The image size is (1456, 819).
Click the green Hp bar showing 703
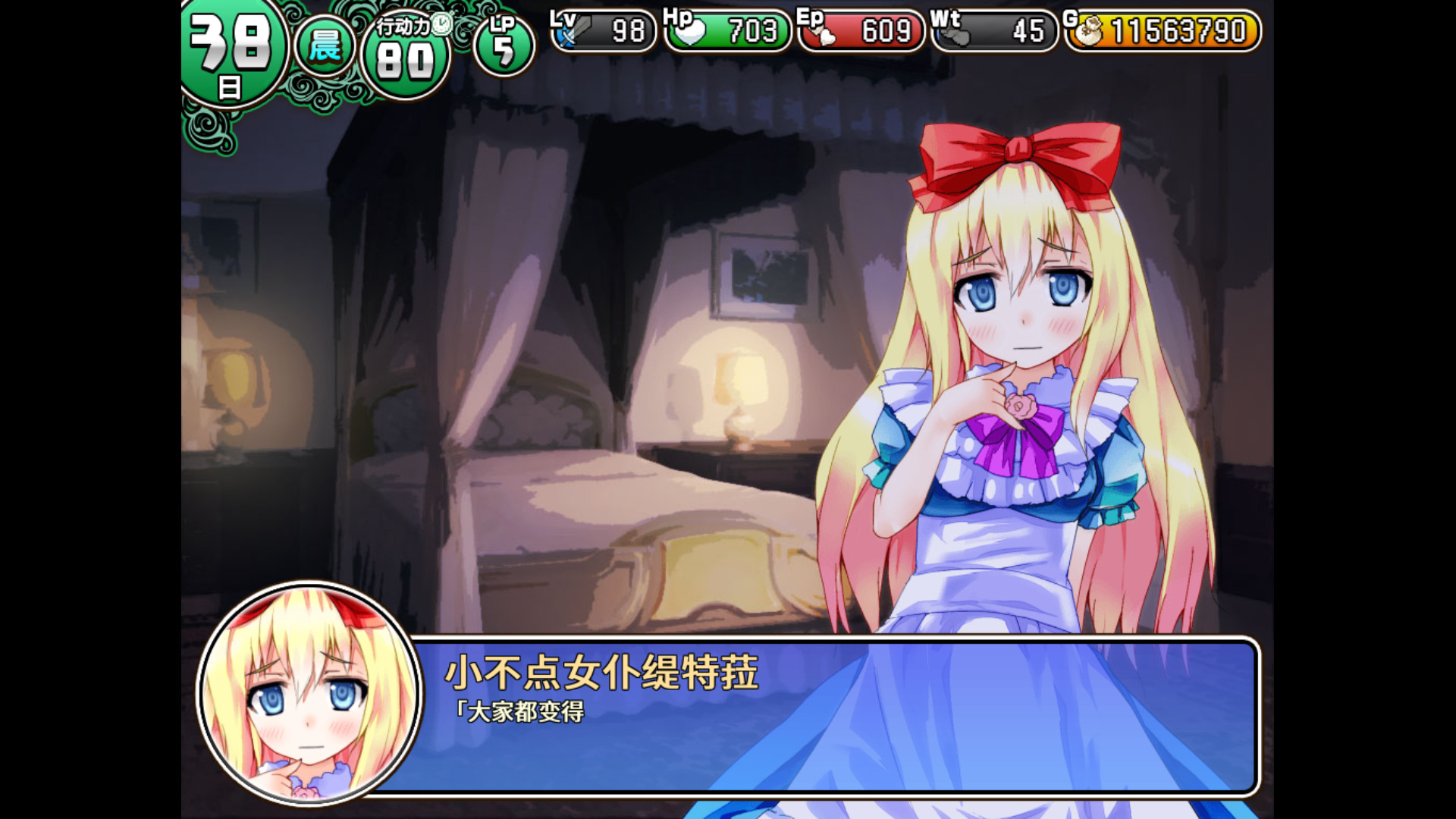(x=728, y=32)
